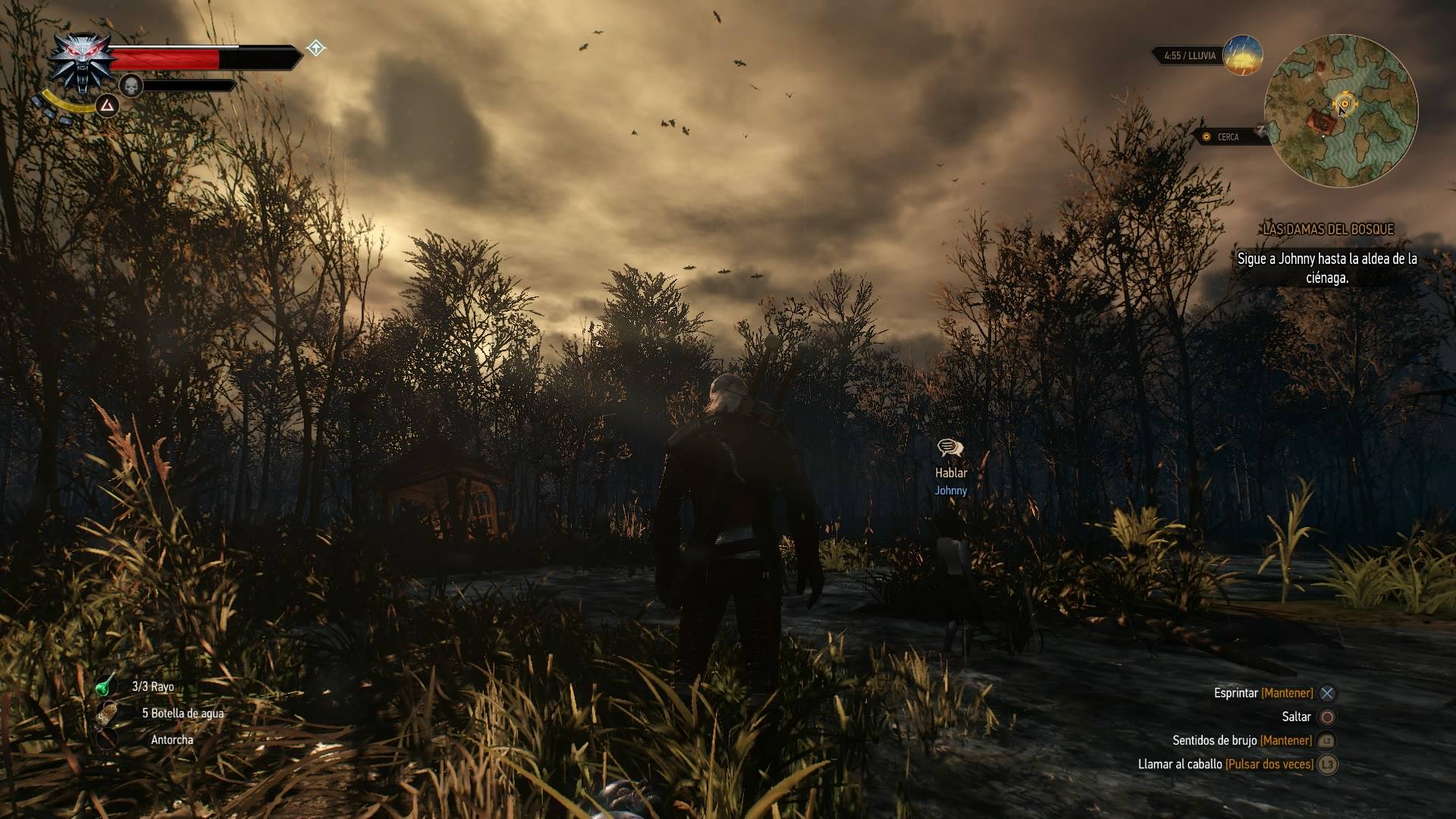
Task: Open the Las Damas del Bosque quest tracker
Action: tap(1328, 229)
